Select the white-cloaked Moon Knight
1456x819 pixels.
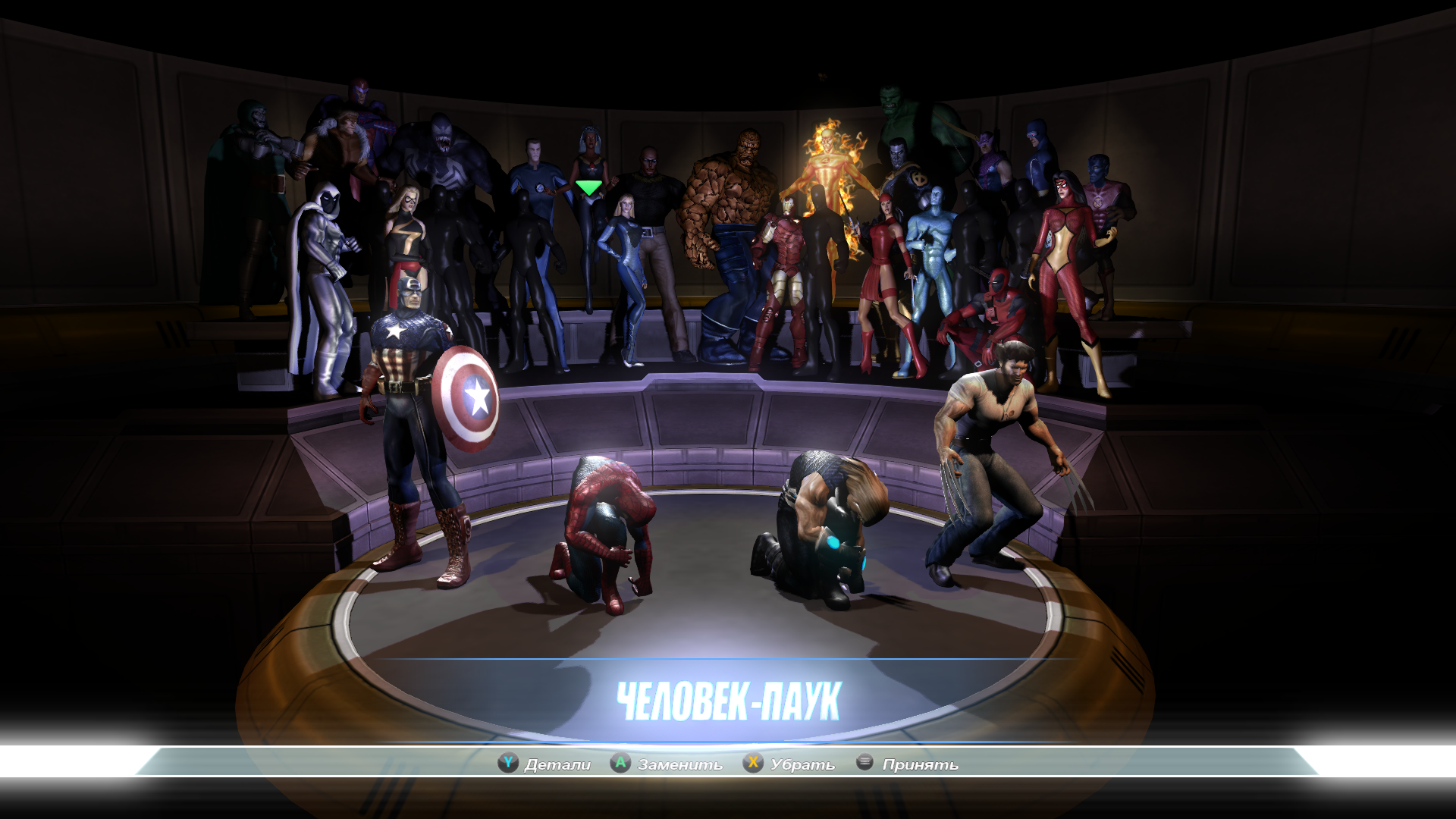[322, 281]
